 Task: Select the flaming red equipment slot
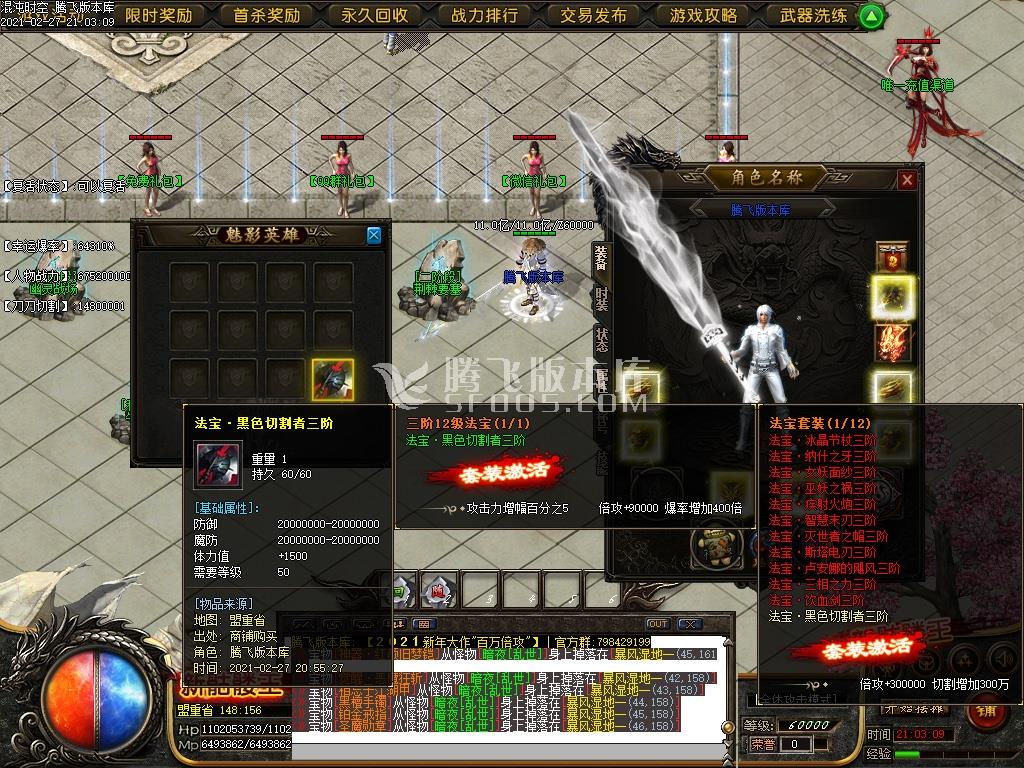[892, 343]
